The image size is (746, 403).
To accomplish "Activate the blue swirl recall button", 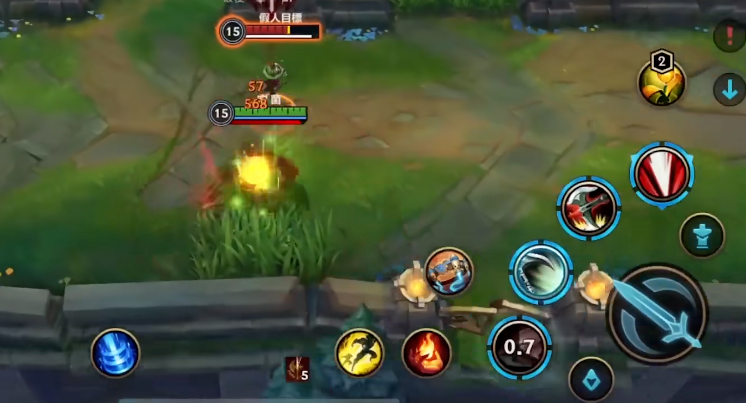I will coord(115,353).
